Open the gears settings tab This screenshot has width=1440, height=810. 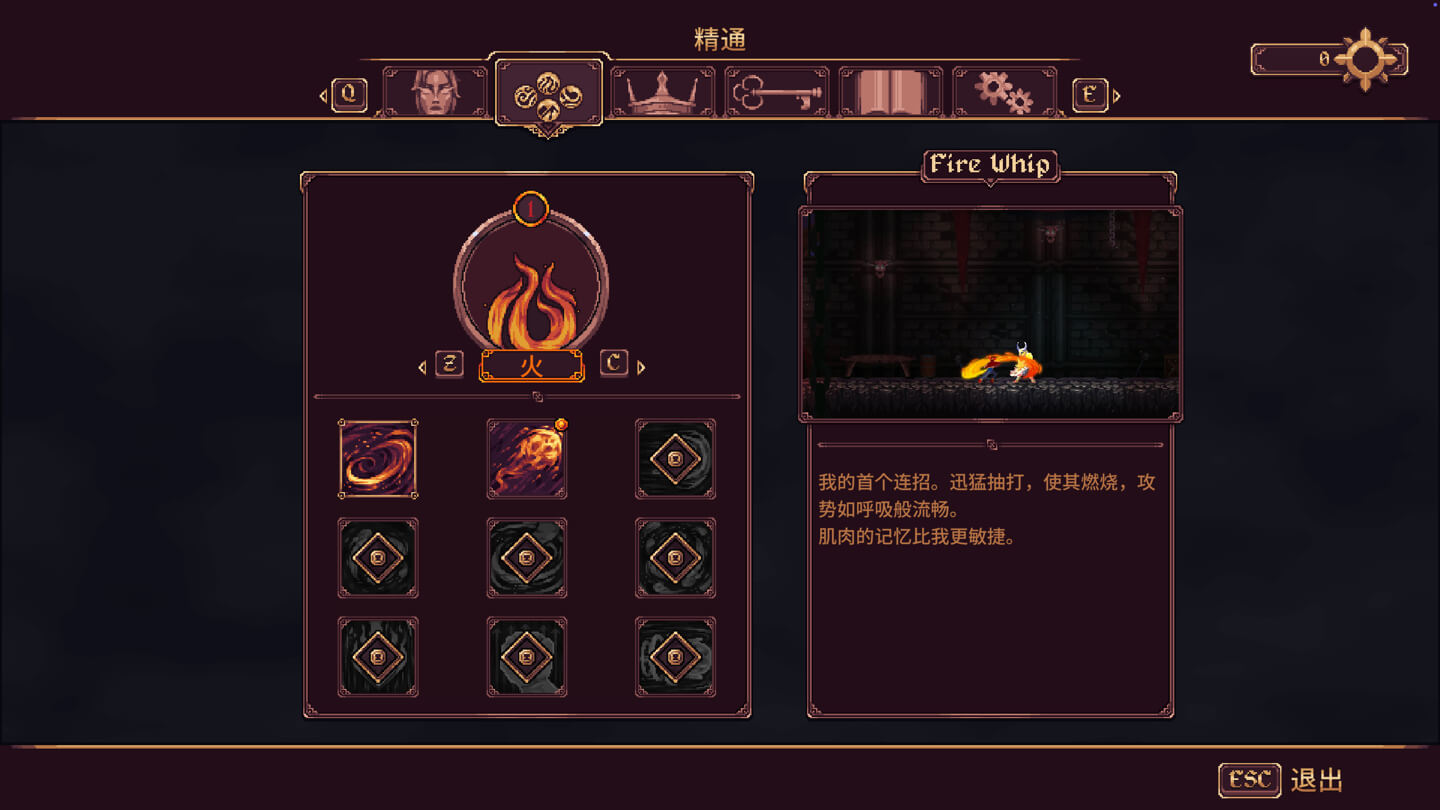tap(1004, 90)
